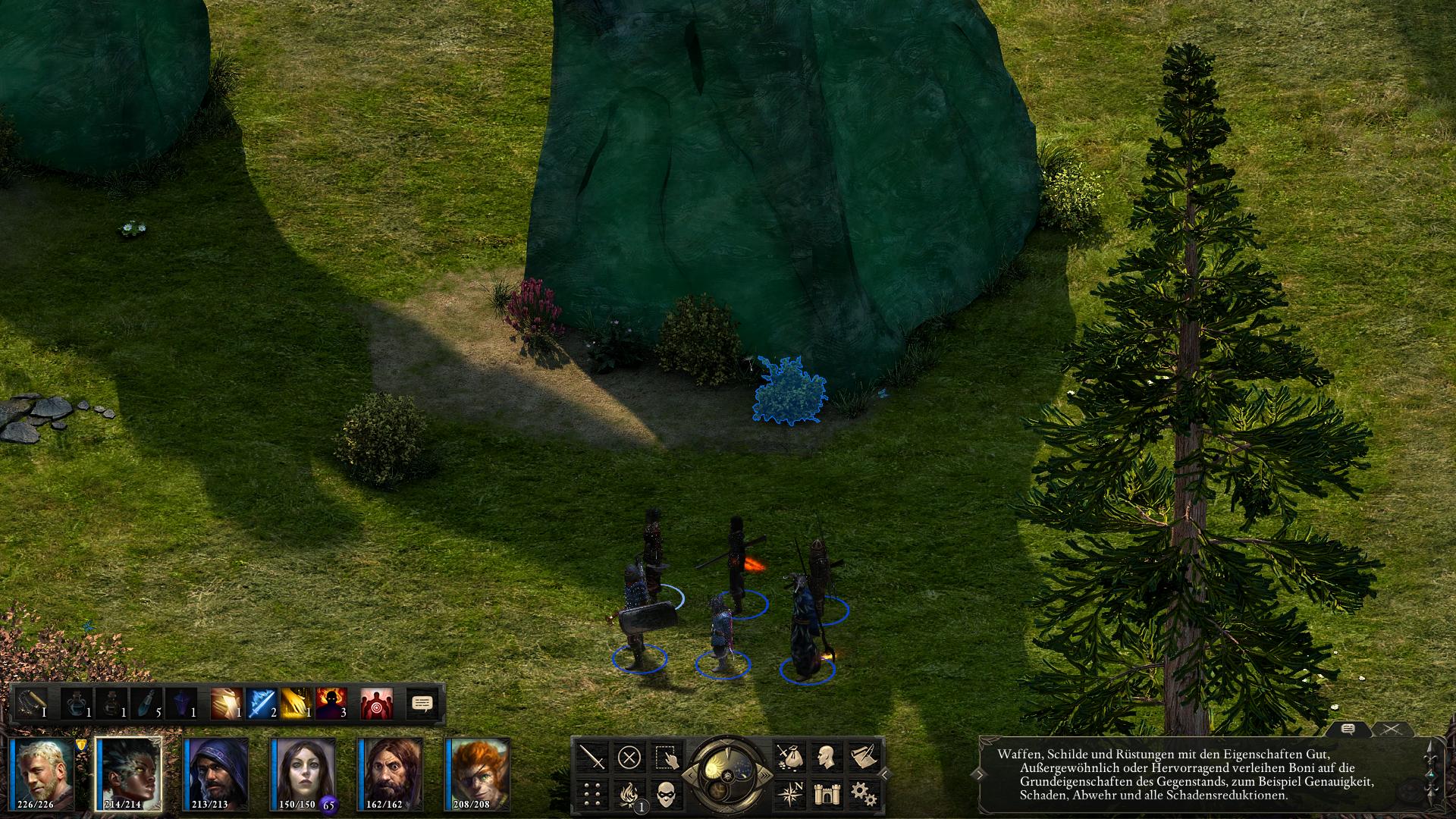Image resolution: width=1456 pixels, height=819 pixels.
Task: Select the purple-hooded man's portrait
Action: pyautogui.click(x=216, y=773)
